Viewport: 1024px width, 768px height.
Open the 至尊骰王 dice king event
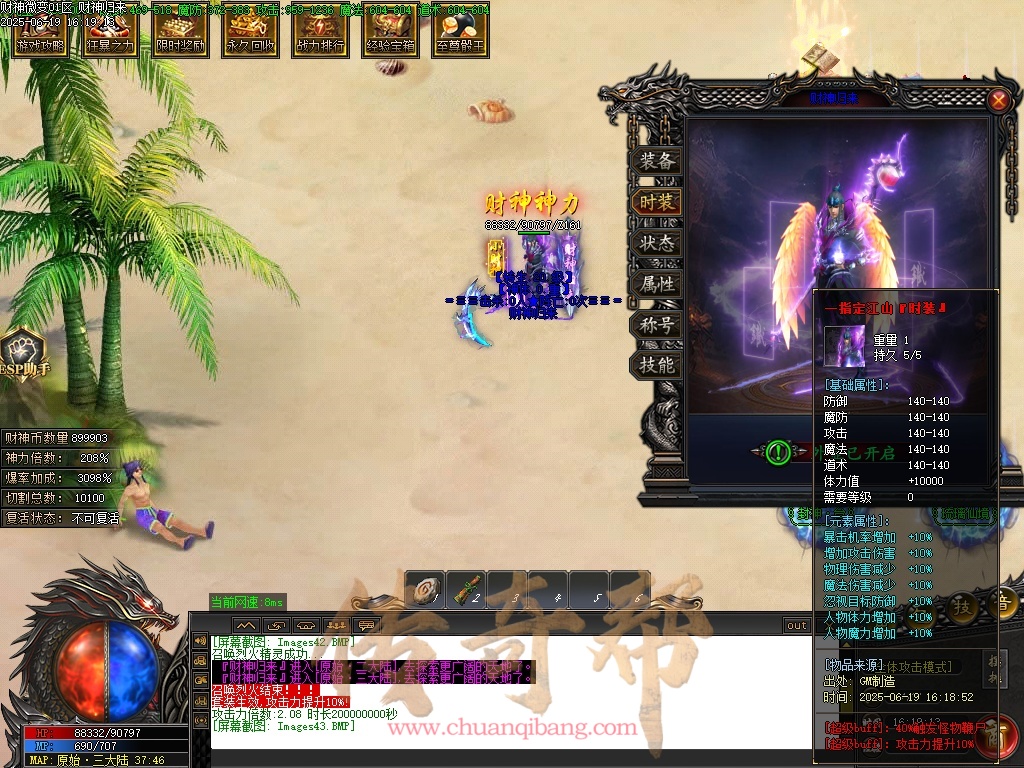[461, 34]
